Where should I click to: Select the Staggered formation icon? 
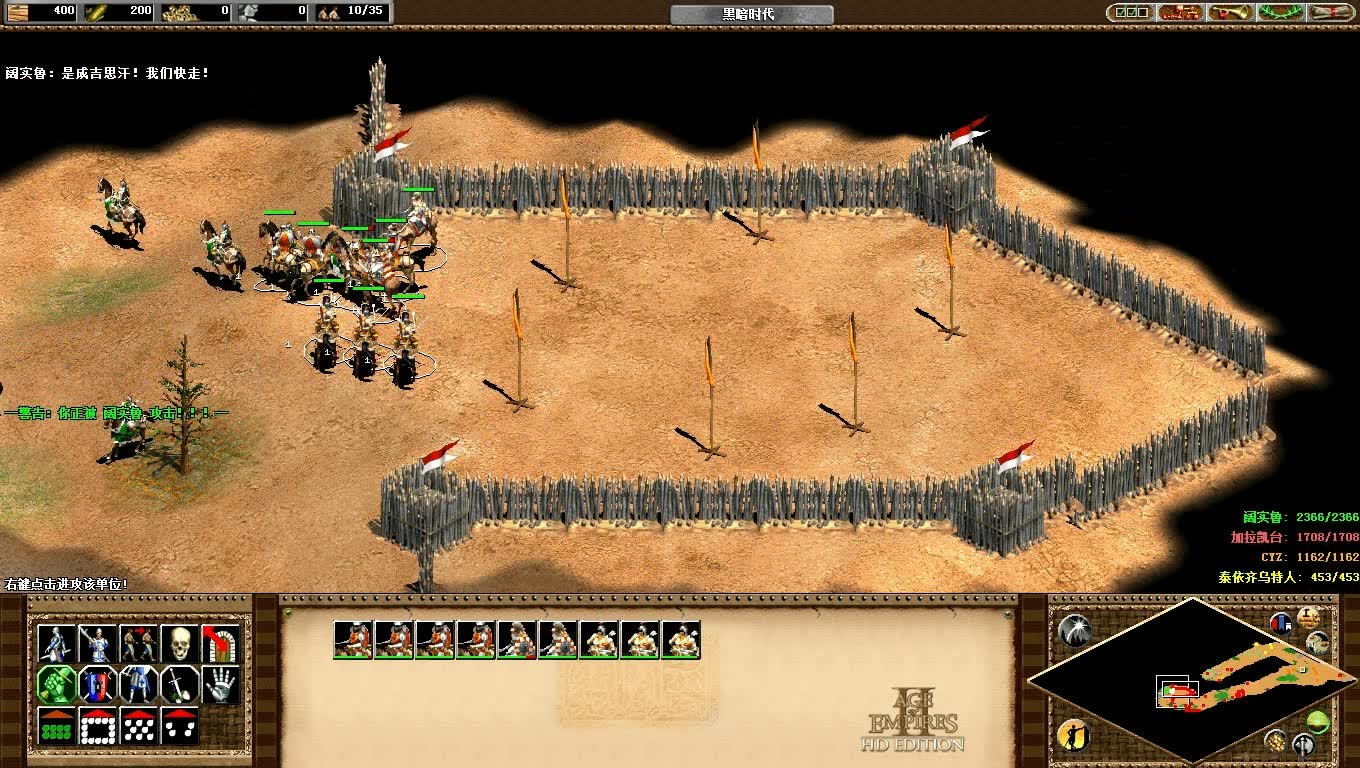point(139,726)
